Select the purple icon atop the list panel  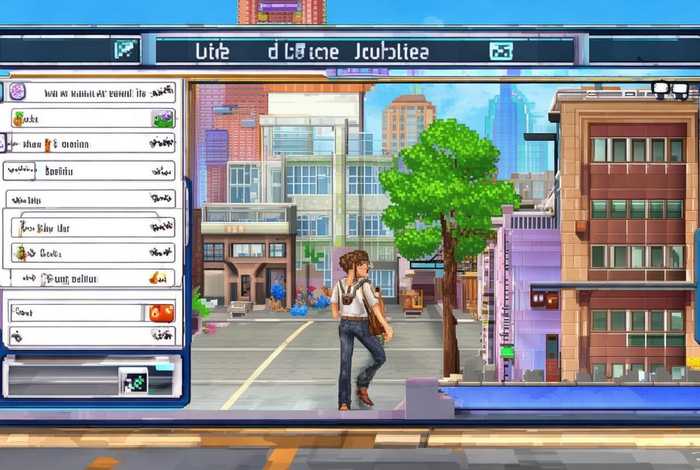point(17,91)
